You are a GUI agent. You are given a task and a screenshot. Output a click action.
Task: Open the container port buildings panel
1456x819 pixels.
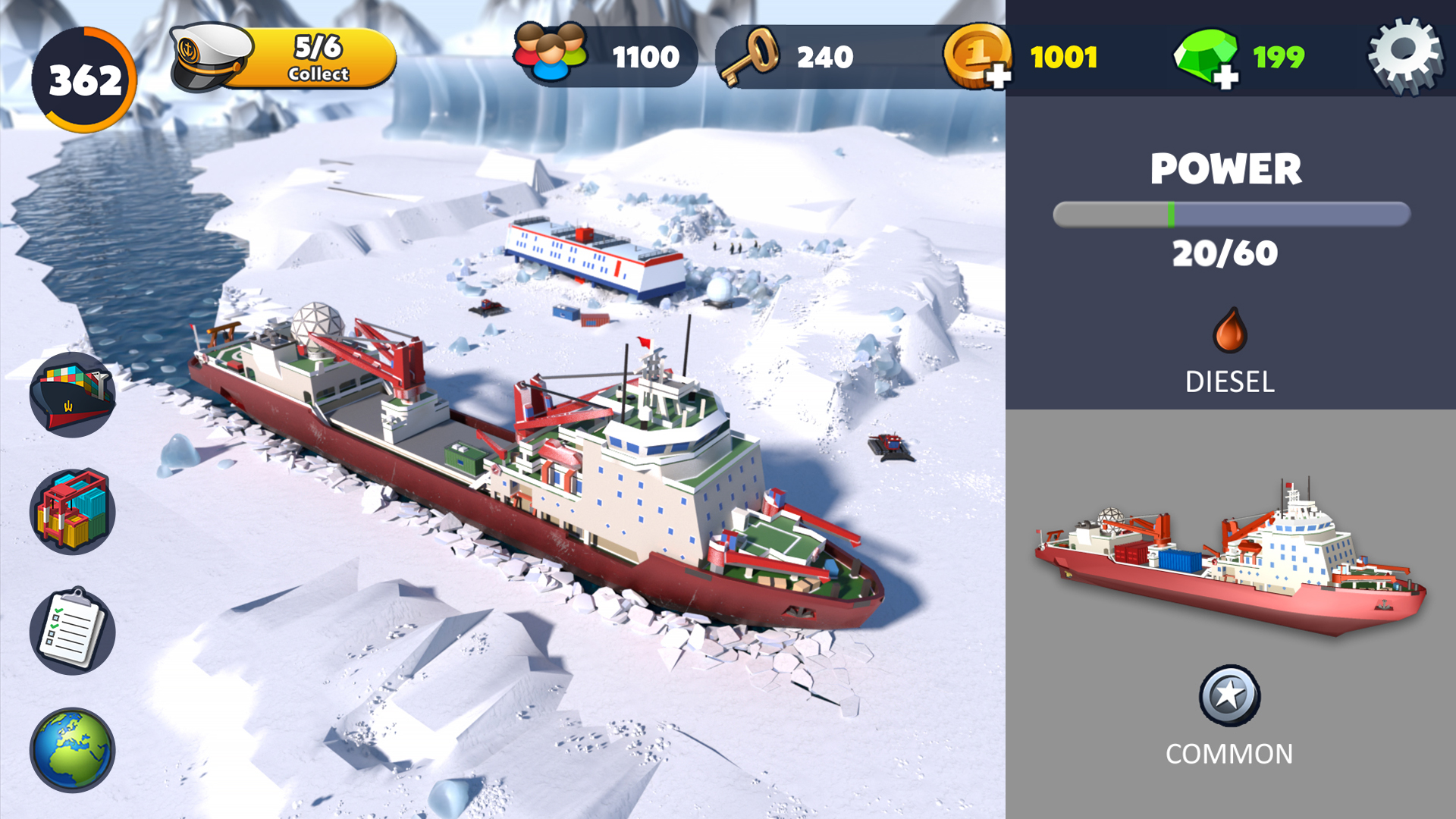tap(72, 512)
